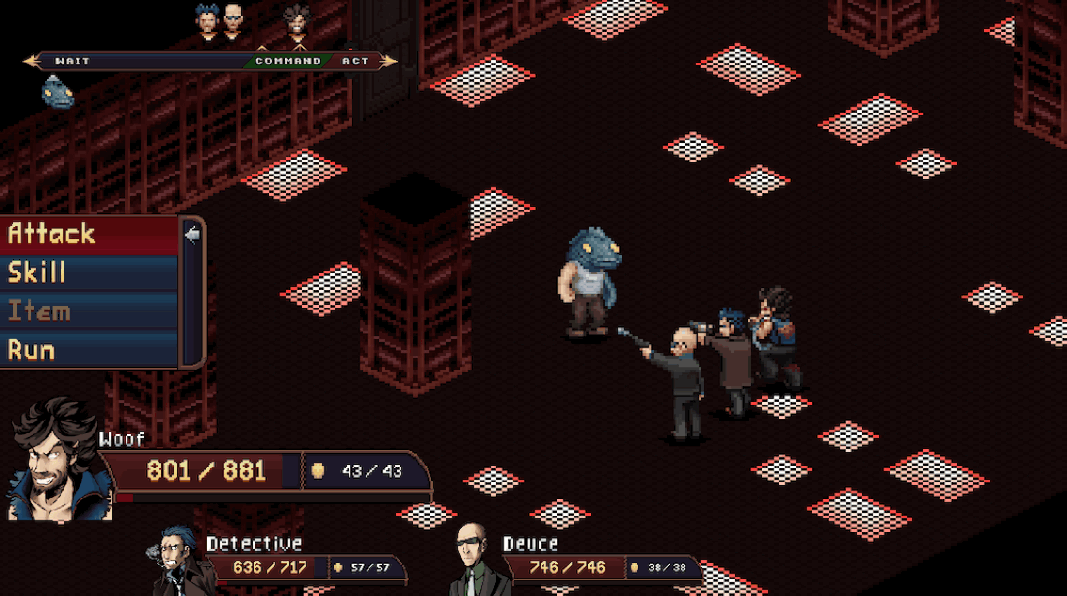Image resolution: width=1067 pixels, height=596 pixels.
Task: Open the Skill menu
Action: pos(90,273)
